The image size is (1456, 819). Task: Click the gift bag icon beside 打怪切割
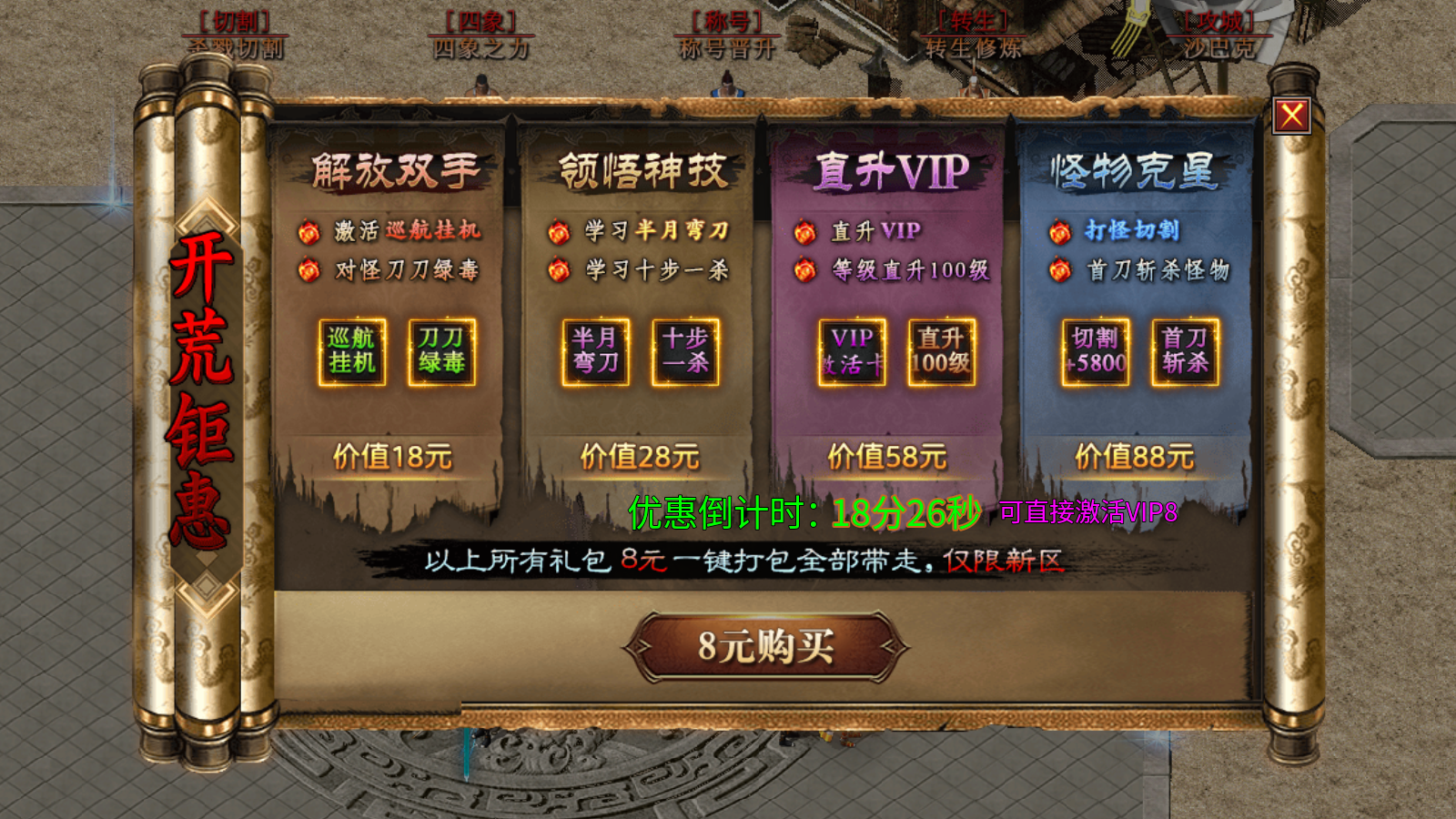pos(1058,233)
